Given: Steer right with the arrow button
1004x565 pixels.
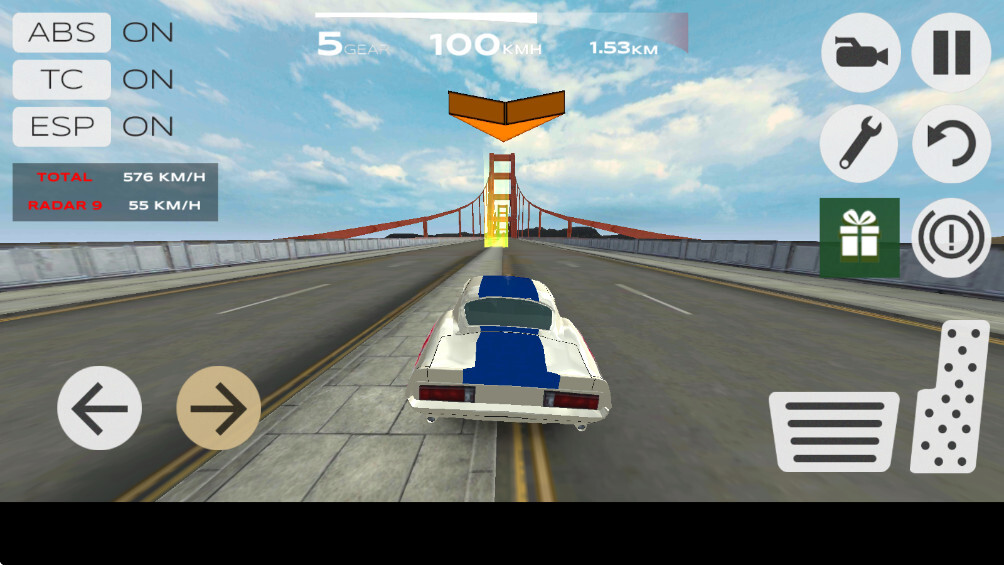Looking at the screenshot, I should pos(219,408).
